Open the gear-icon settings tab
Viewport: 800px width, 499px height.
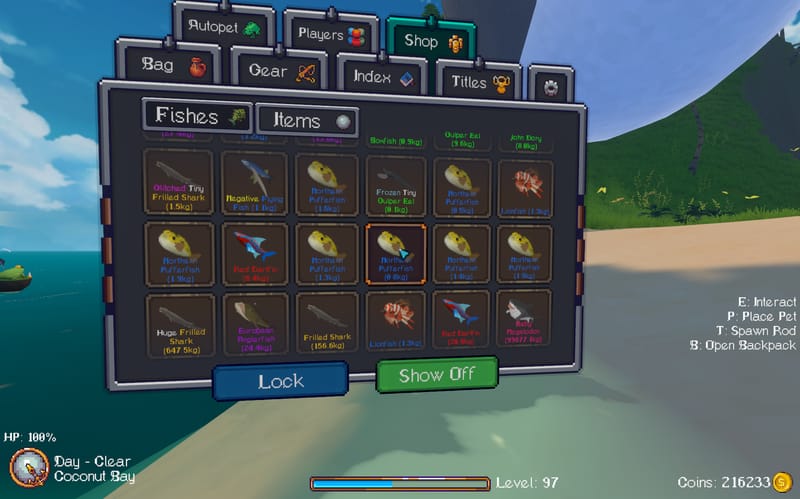[550, 87]
